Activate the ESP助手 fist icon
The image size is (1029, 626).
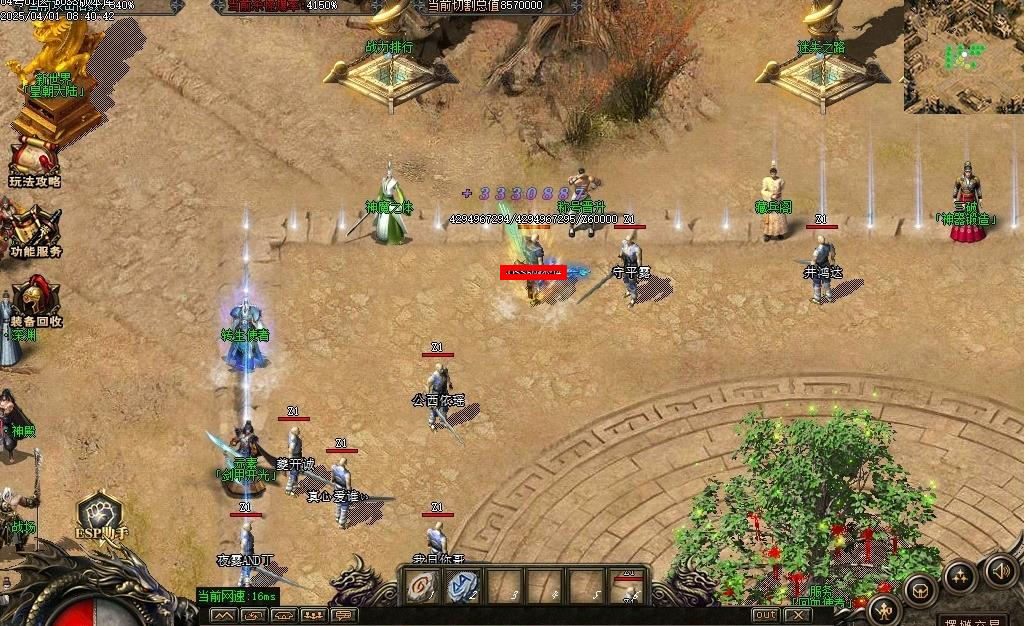pyautogui.click(x=102, y=513)
